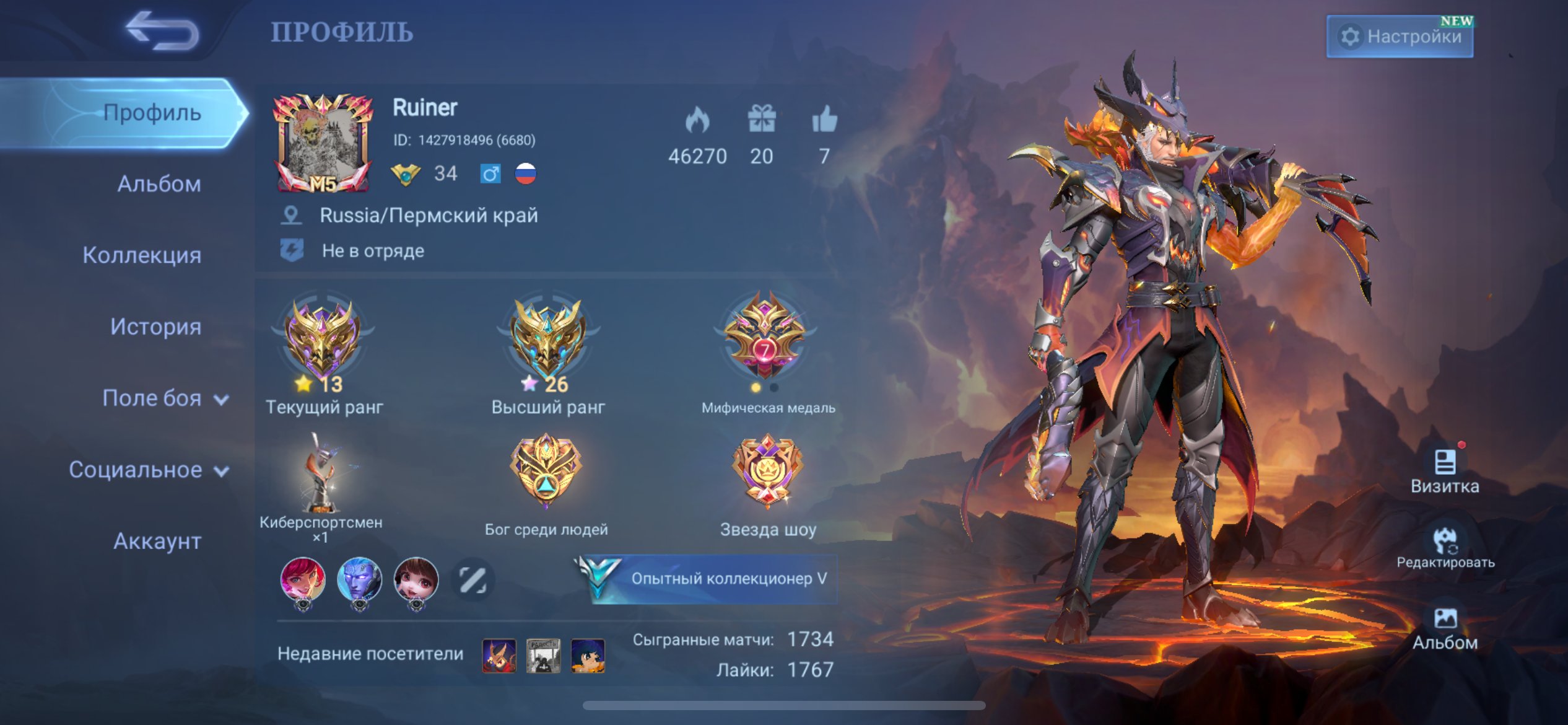
Task: Open the Звезда шоу badge
Action: coord(767,471)
